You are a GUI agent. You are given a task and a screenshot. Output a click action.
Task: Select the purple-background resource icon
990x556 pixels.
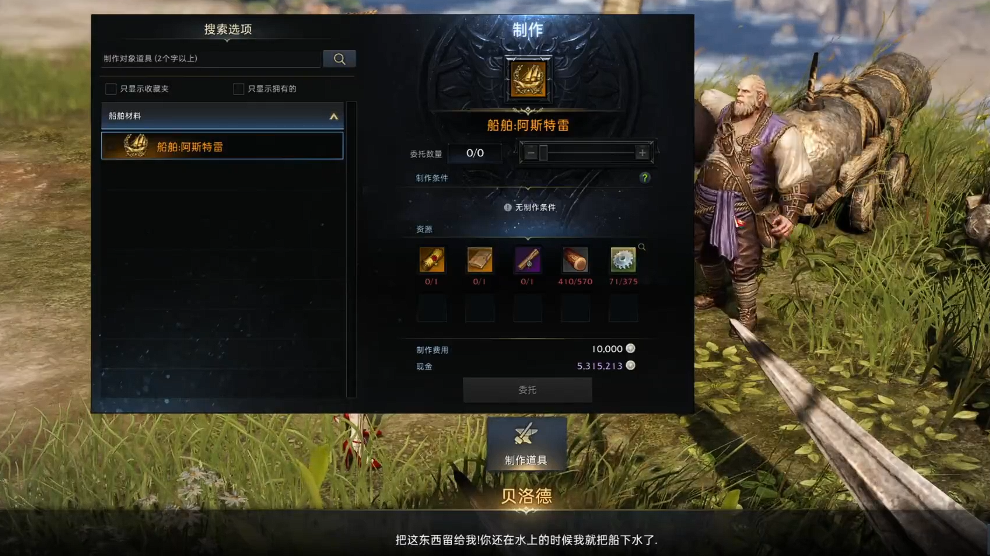tap(528, 260)
